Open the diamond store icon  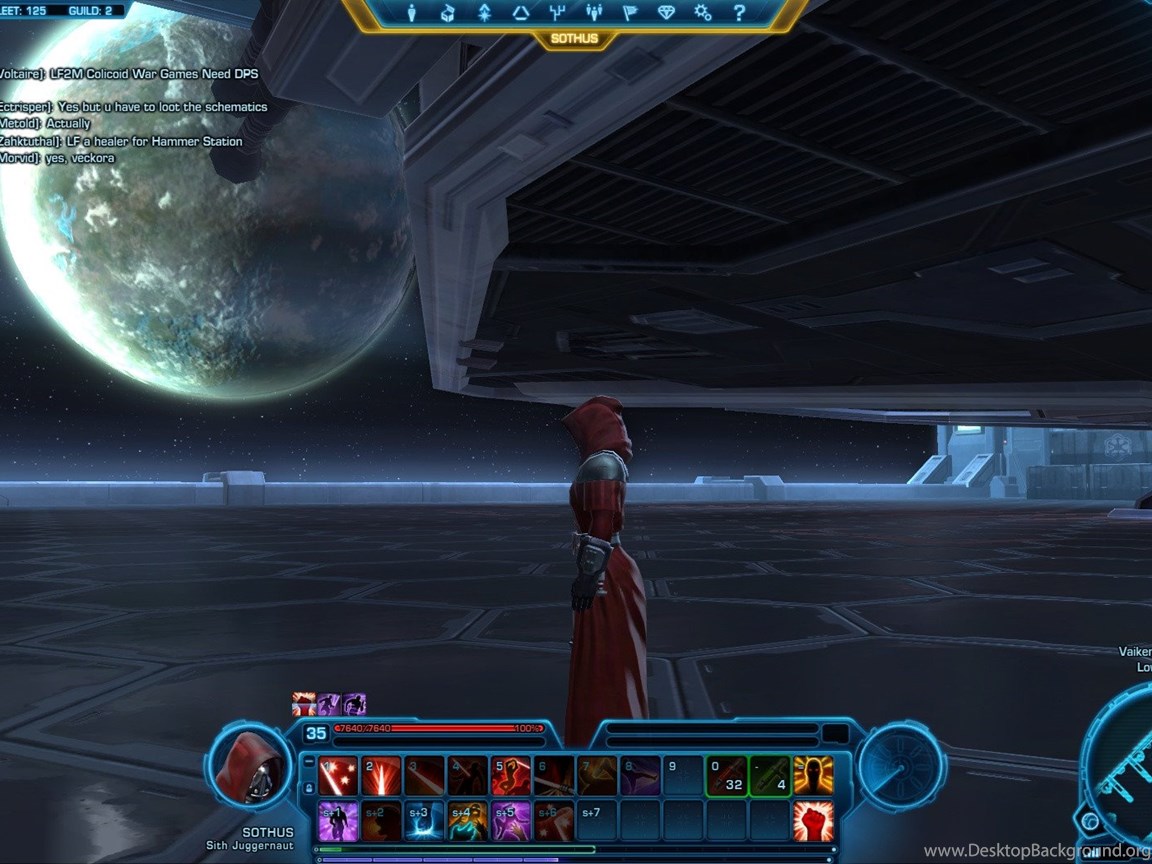pos(666,13)
